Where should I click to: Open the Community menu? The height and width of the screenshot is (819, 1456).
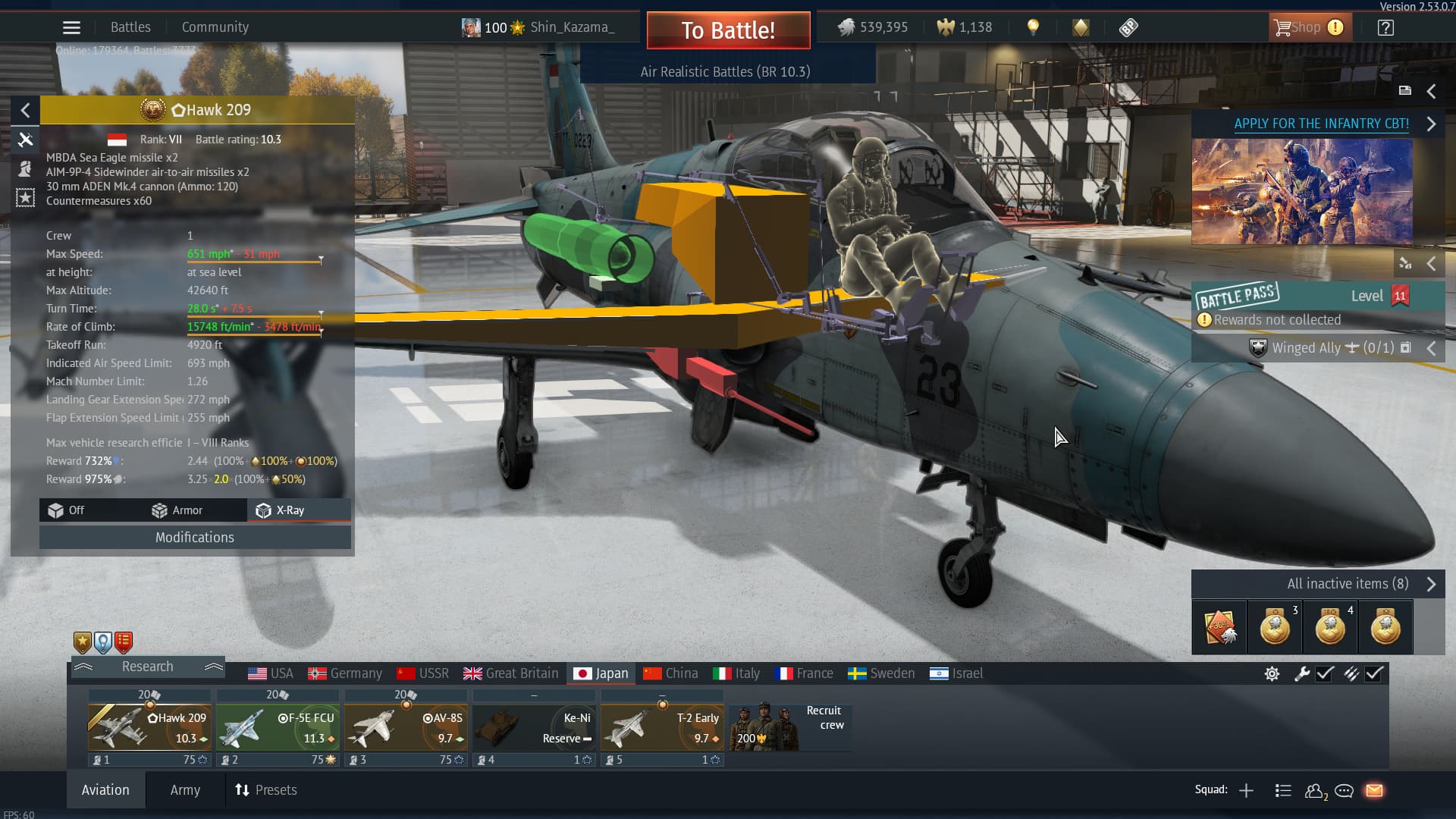point(215,27)
